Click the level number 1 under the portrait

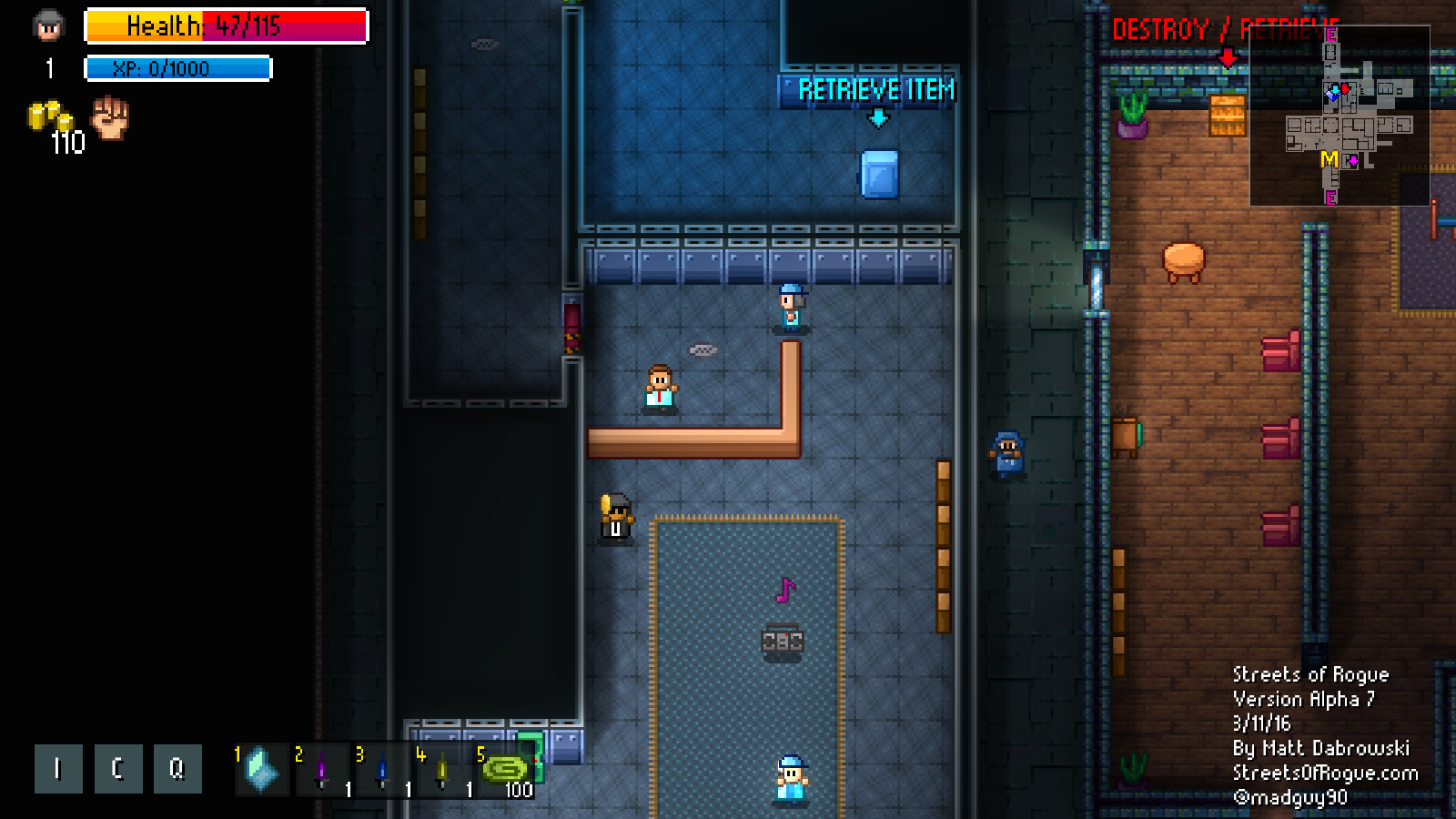coord(48,66)
